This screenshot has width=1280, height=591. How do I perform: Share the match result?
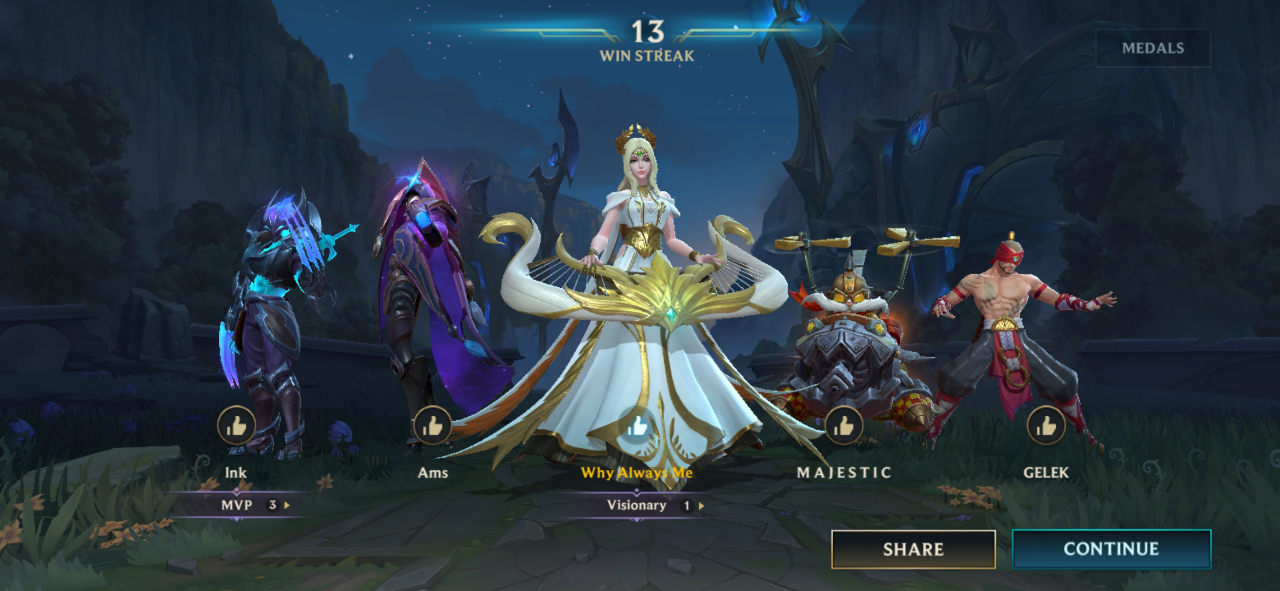[913, 549]
